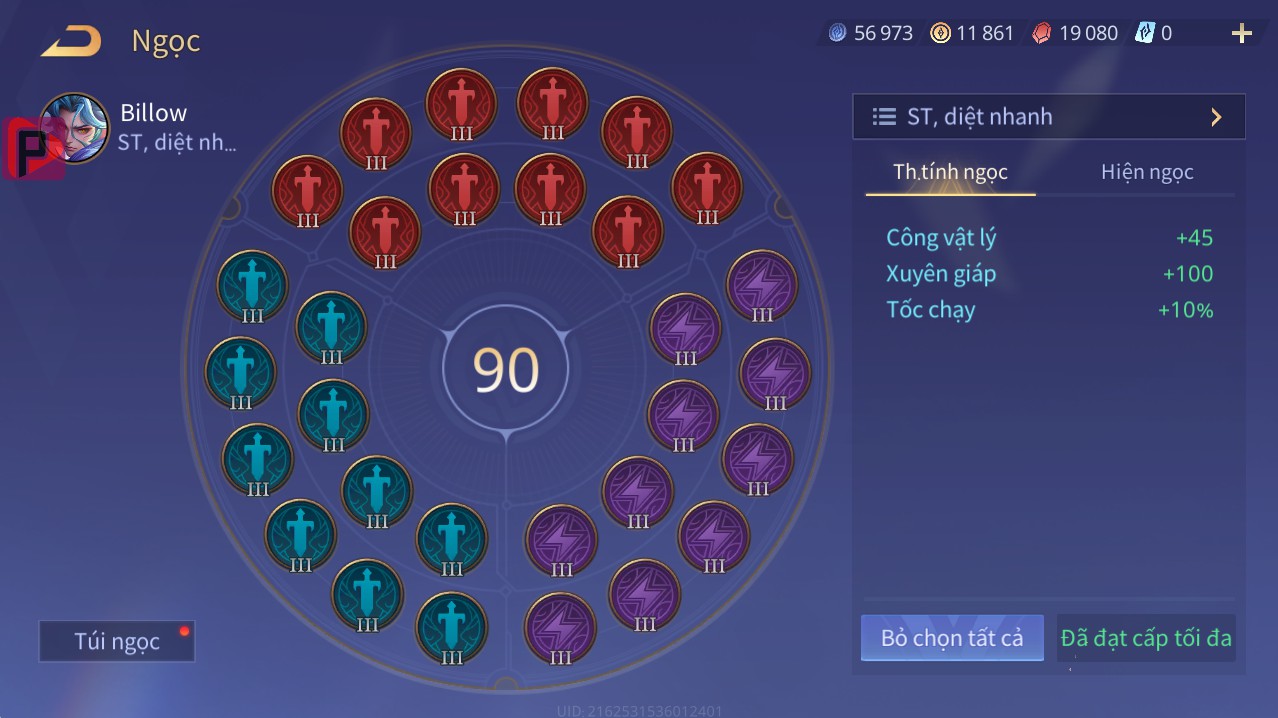Select the level 90 center emblem

(x=506, y=369)
